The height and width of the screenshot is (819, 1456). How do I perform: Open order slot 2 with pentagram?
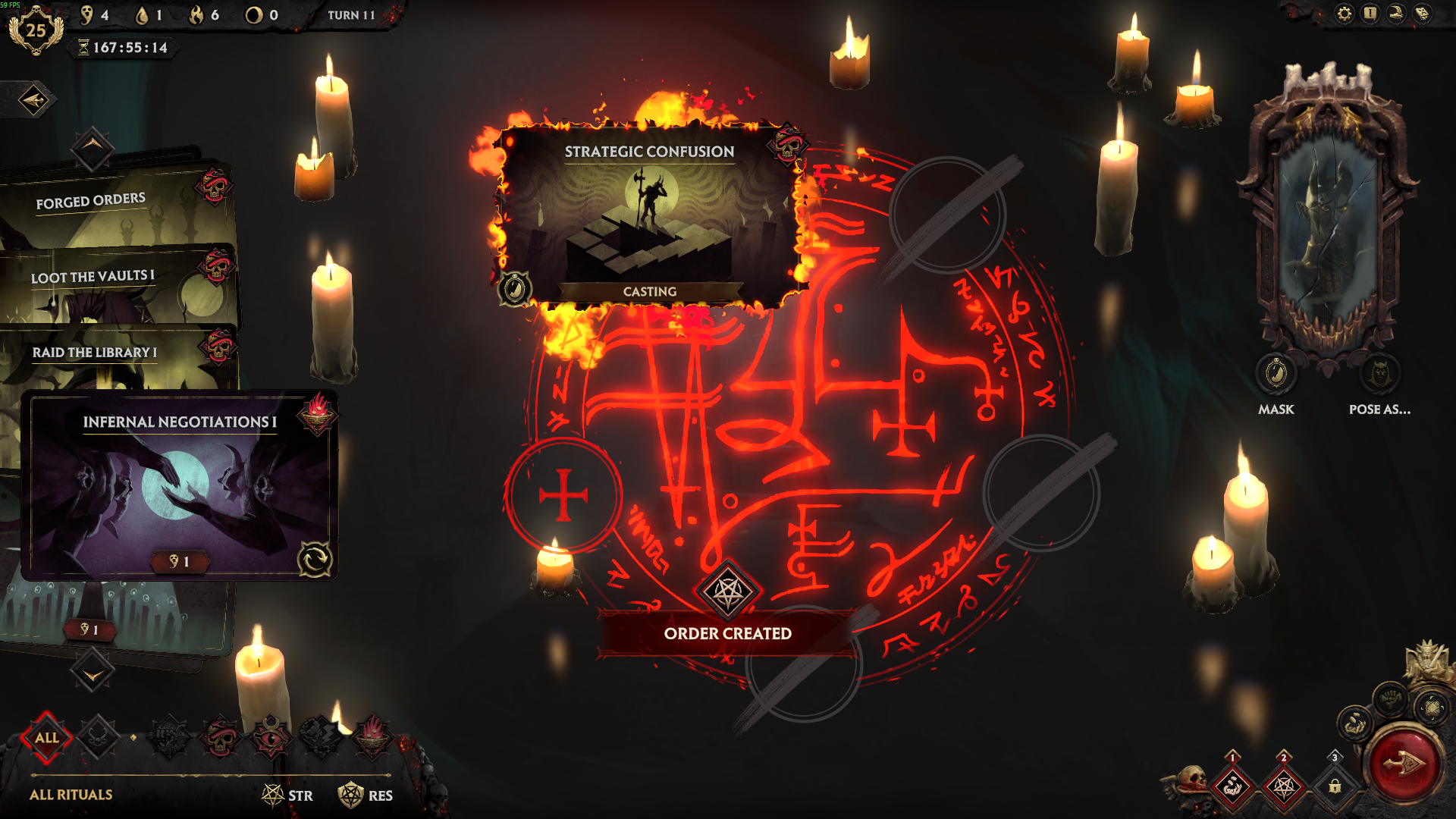point(1283,786)
